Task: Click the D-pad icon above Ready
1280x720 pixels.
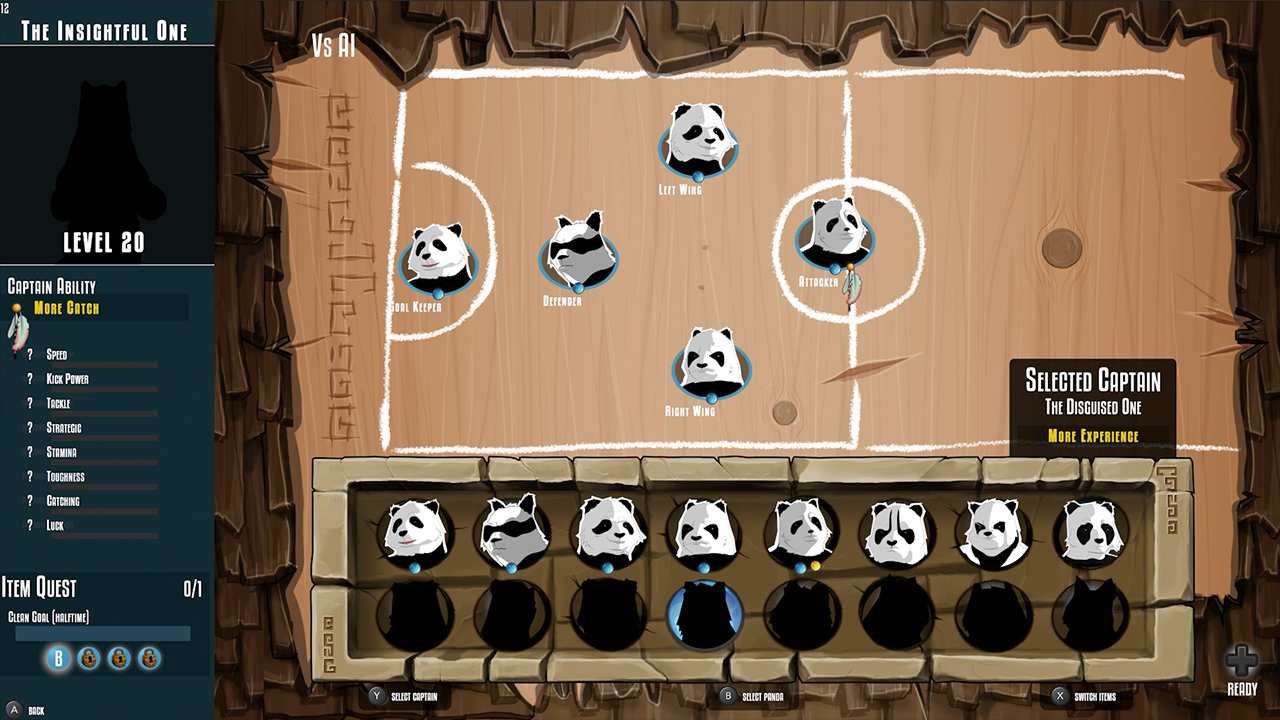Action: (1242, 660)
